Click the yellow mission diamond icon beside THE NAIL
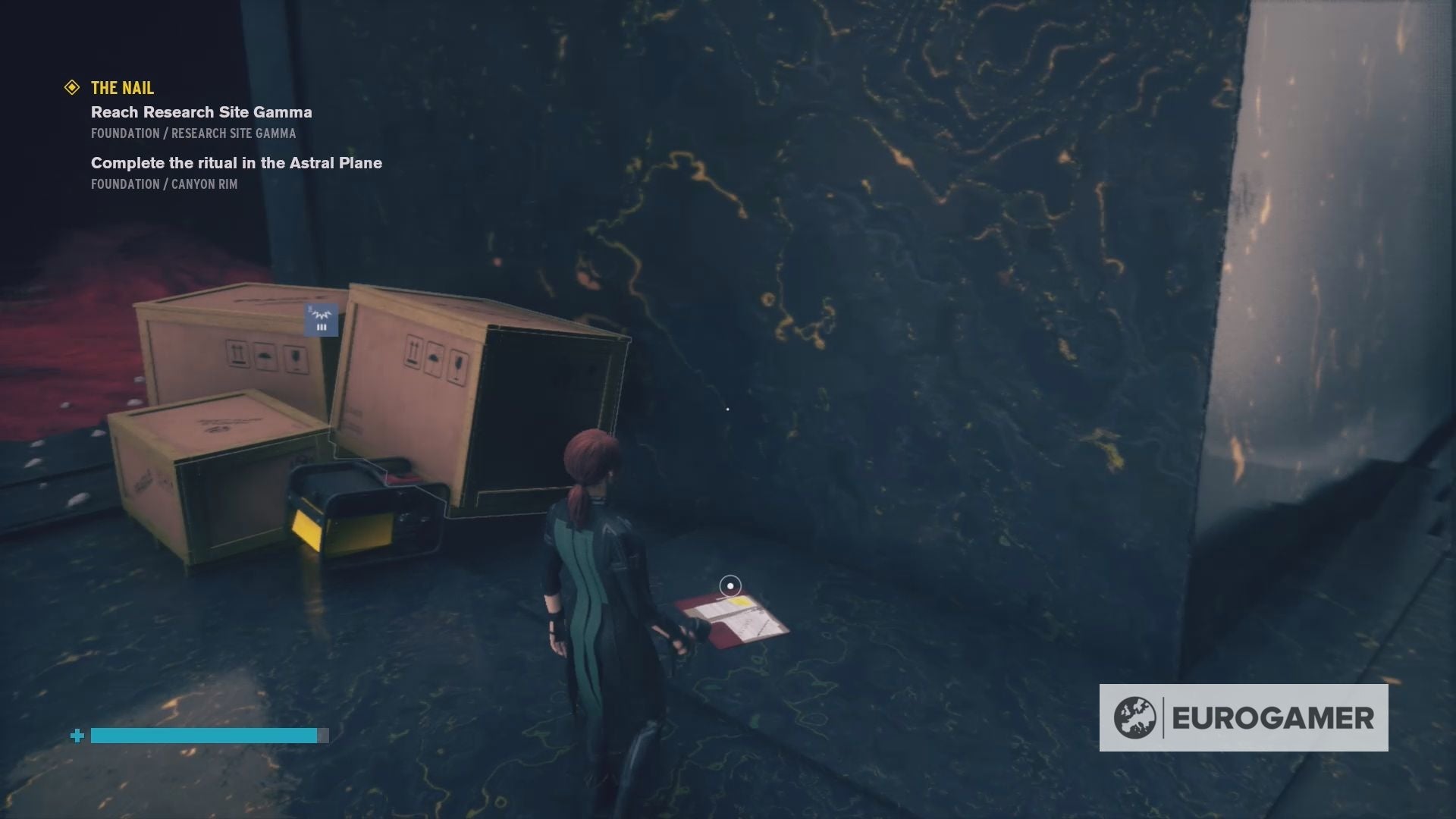The height and width of the screenshot is (819, 1456). tap(72, 87)
